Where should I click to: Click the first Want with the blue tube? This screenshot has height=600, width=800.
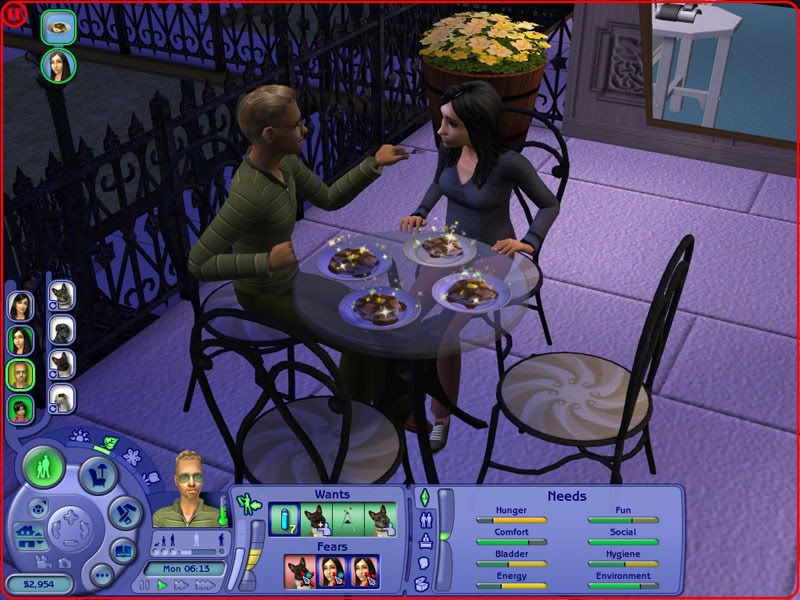[284, 520]
